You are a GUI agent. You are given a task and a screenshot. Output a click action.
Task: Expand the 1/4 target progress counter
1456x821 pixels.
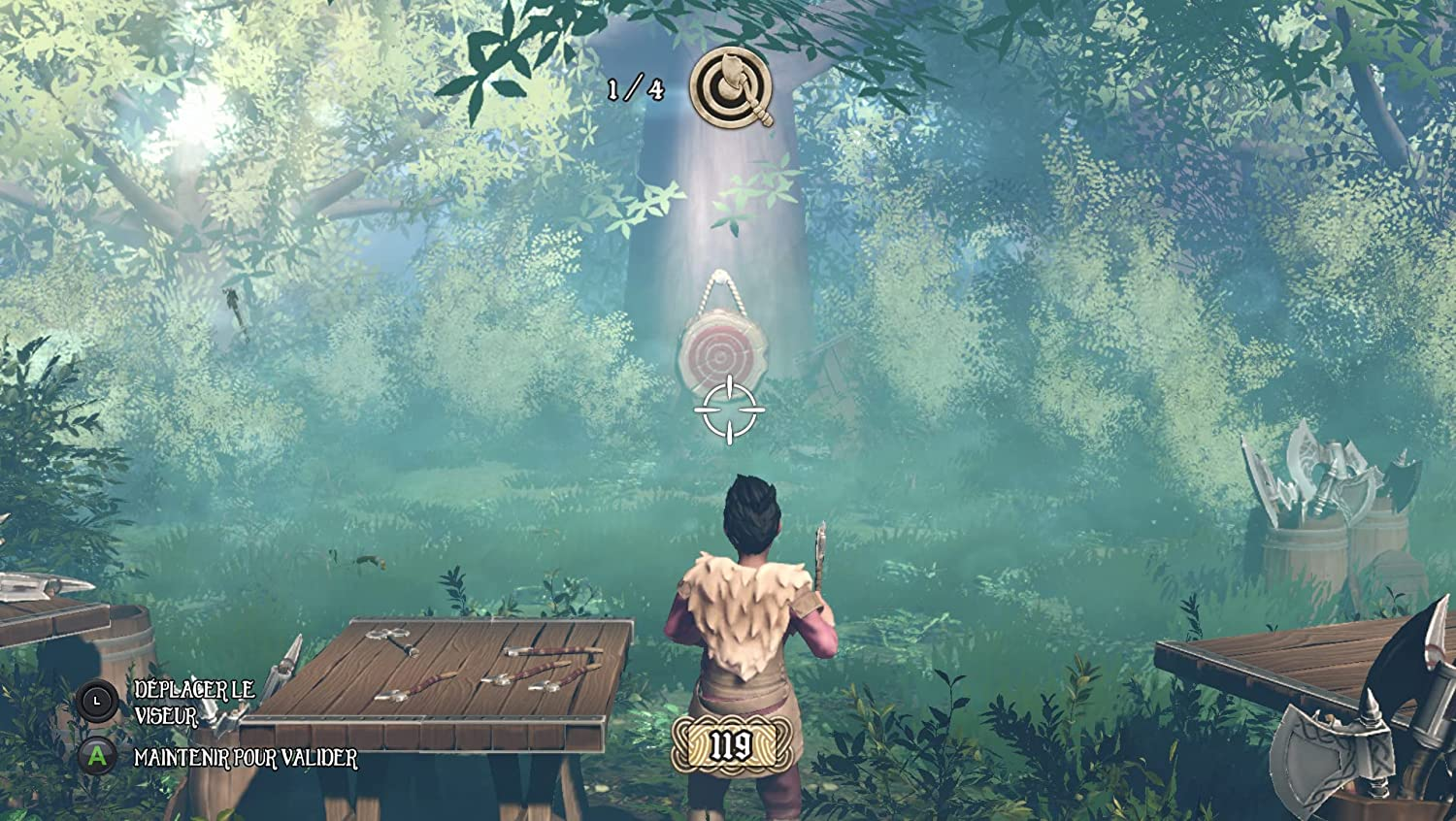(636, 91)
